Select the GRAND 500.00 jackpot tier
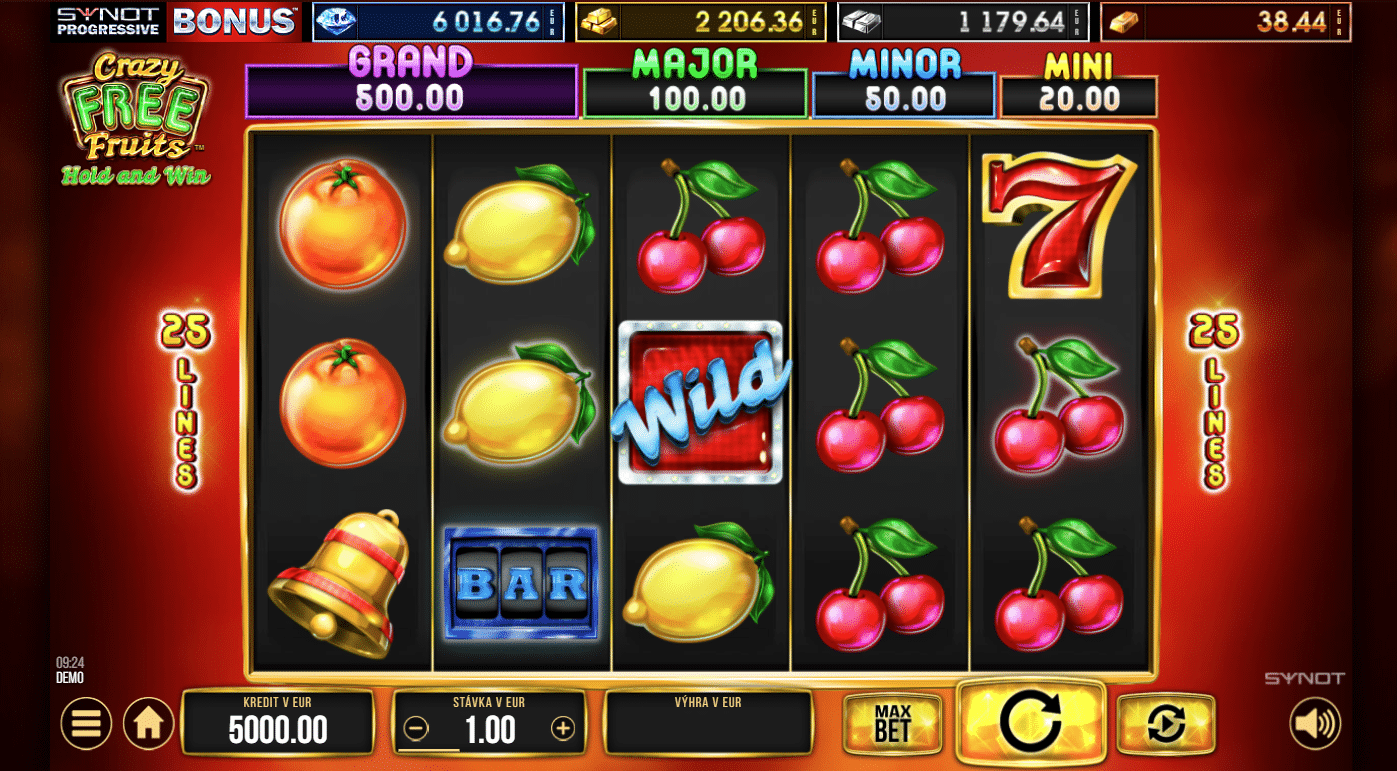This screenshot has width=1397, height=771. (x=411, y=88)
